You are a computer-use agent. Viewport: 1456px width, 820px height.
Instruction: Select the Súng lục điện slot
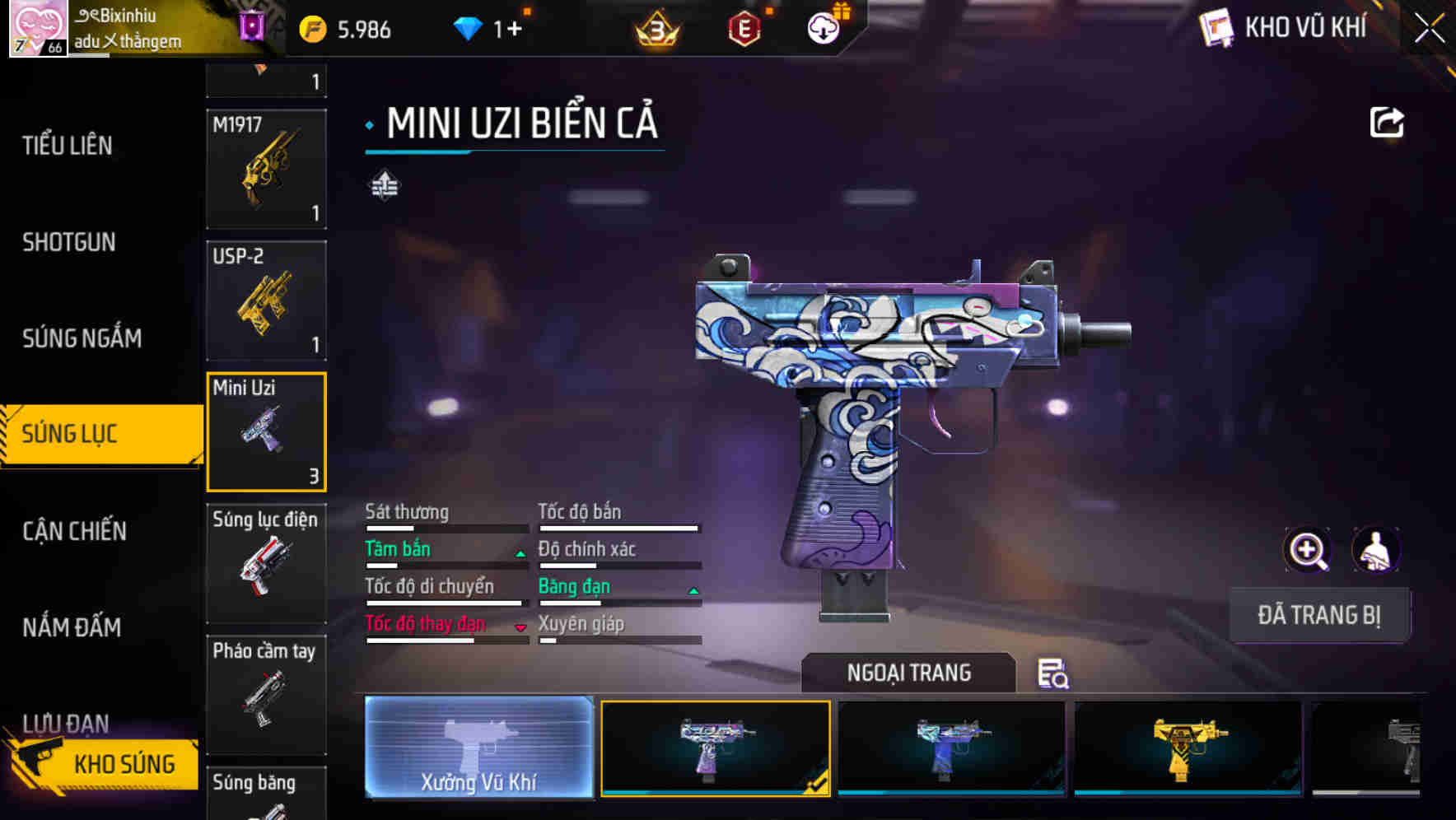(x=266, y=563)
